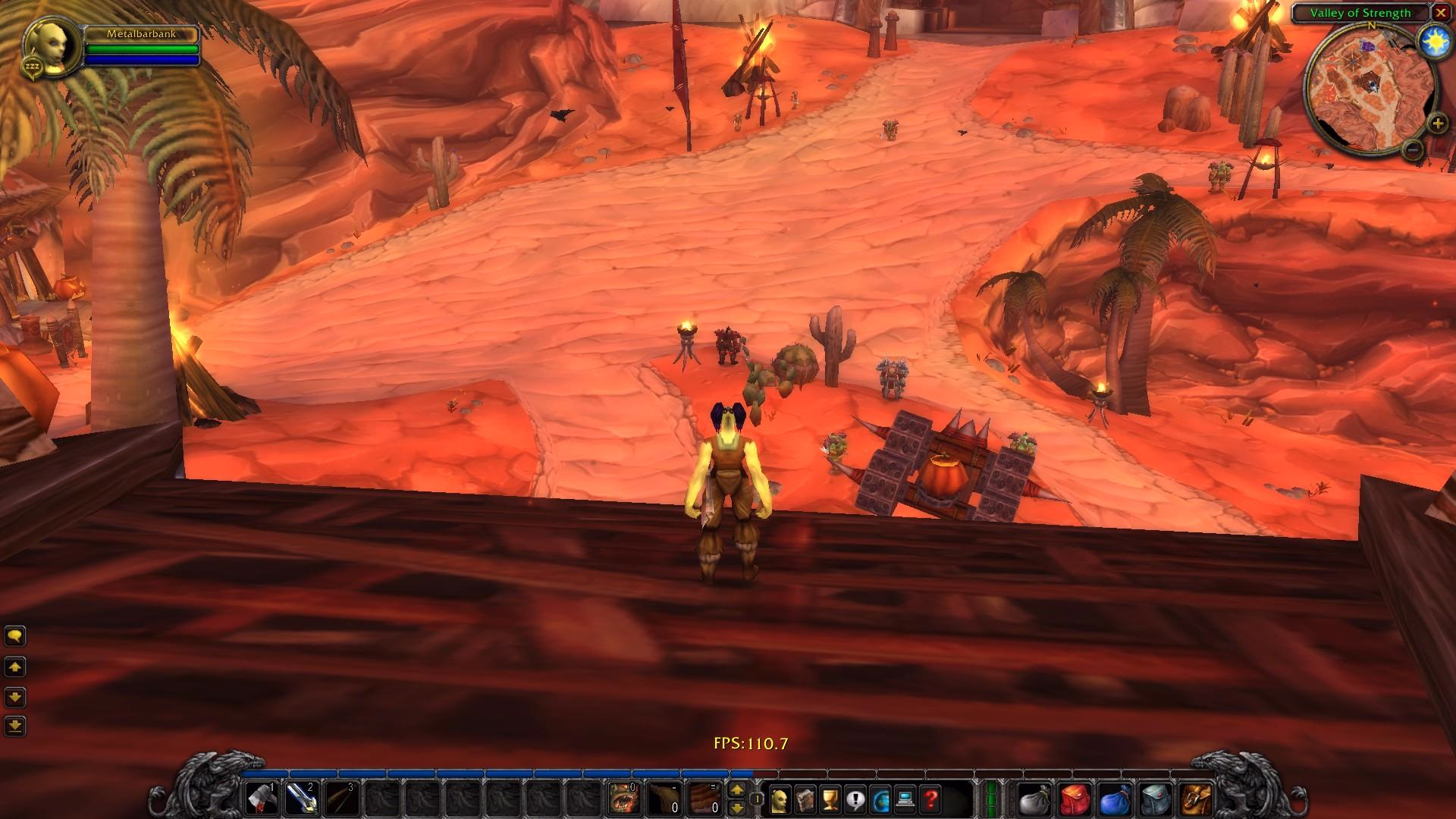
Task: Open the character info panel
Action: 780,799
